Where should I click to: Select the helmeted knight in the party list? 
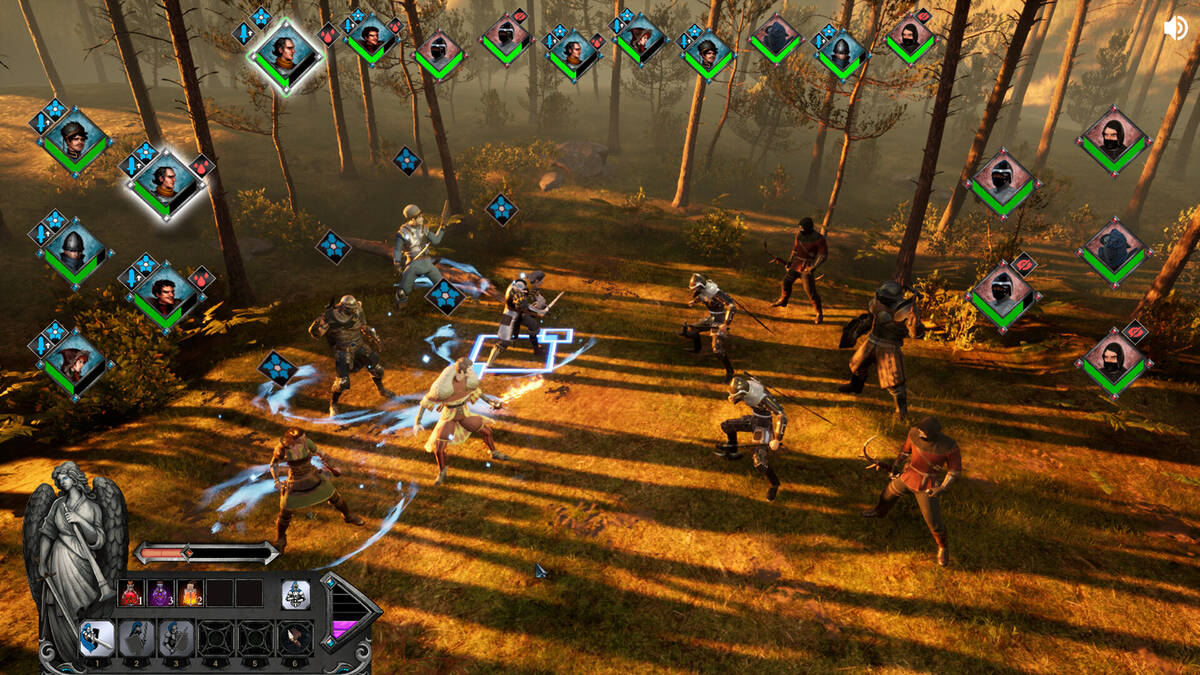[74, 250]
